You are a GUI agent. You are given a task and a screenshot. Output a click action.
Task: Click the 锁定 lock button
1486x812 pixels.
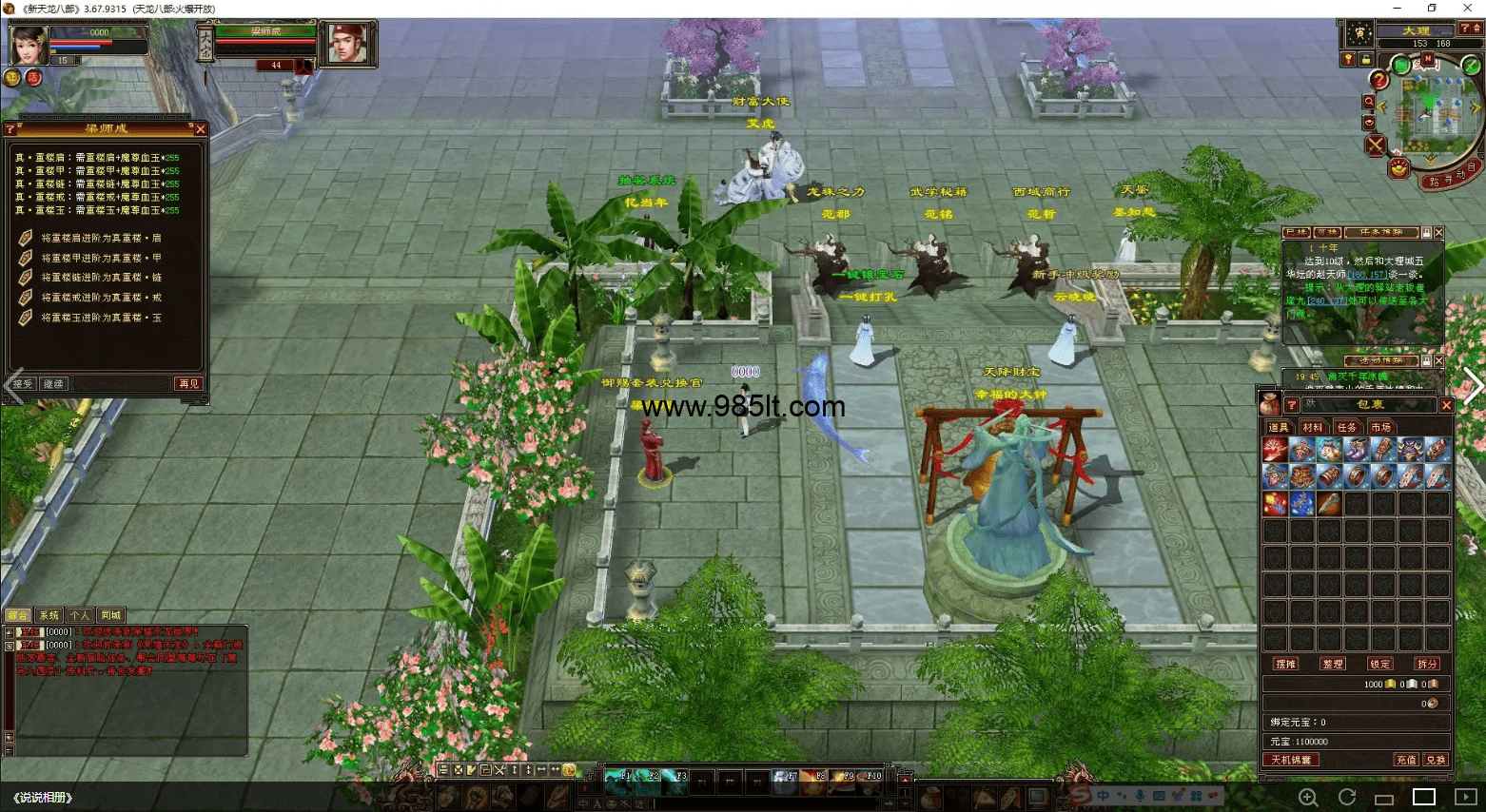pyautogui.click(x=1380, y=664)
